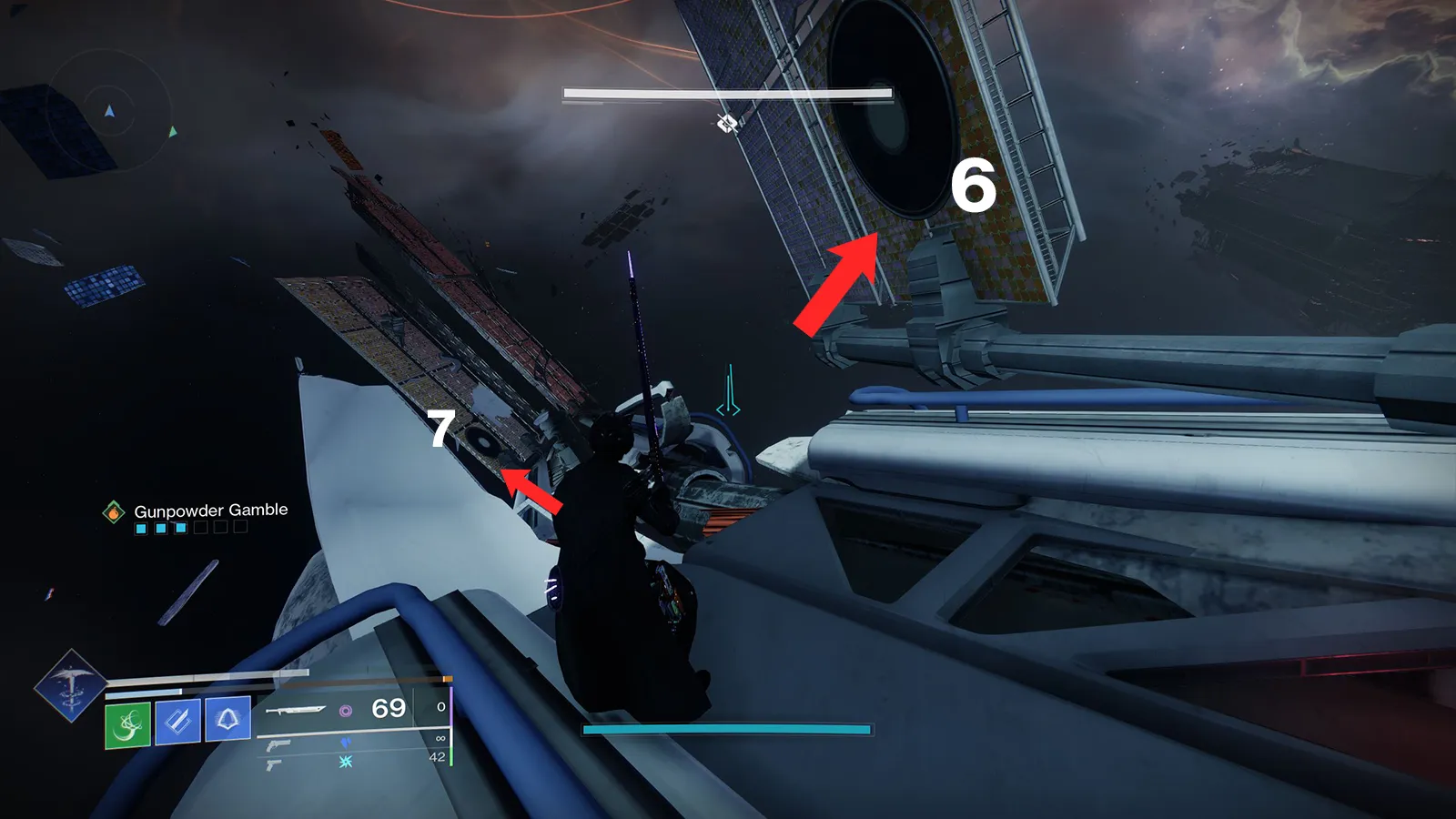Trigger the blue throwing knife melee icon

pos(177,722)
